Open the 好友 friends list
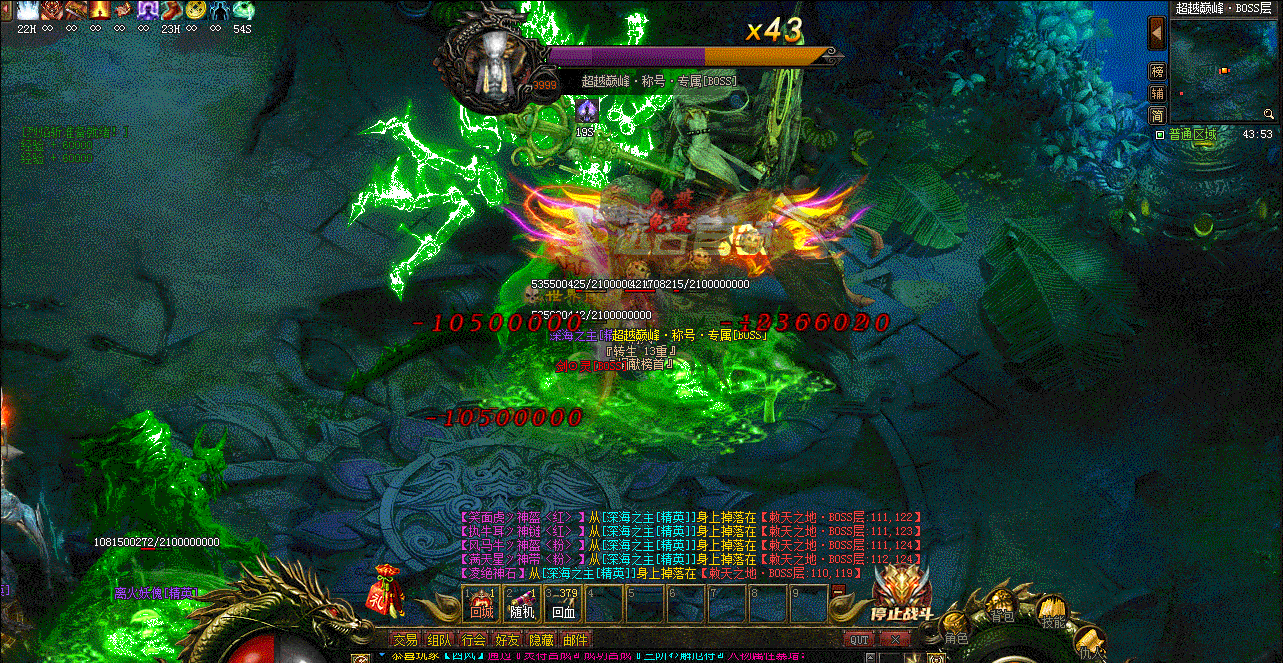This screenshot has width=1283, height=663. tap(508, 640)
